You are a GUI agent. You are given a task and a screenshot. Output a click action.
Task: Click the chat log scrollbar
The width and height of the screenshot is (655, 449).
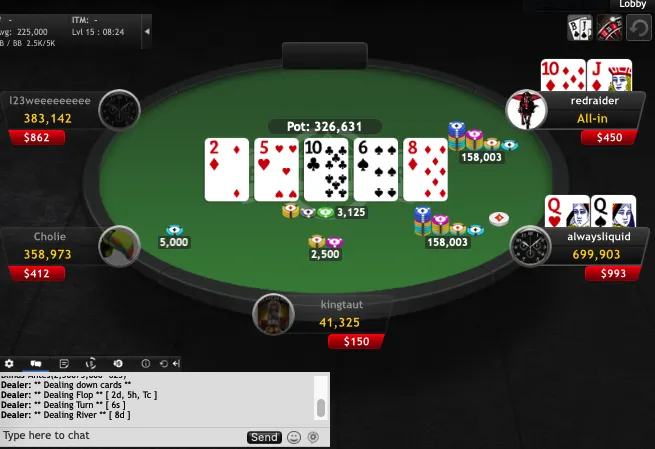pos(321,406)
